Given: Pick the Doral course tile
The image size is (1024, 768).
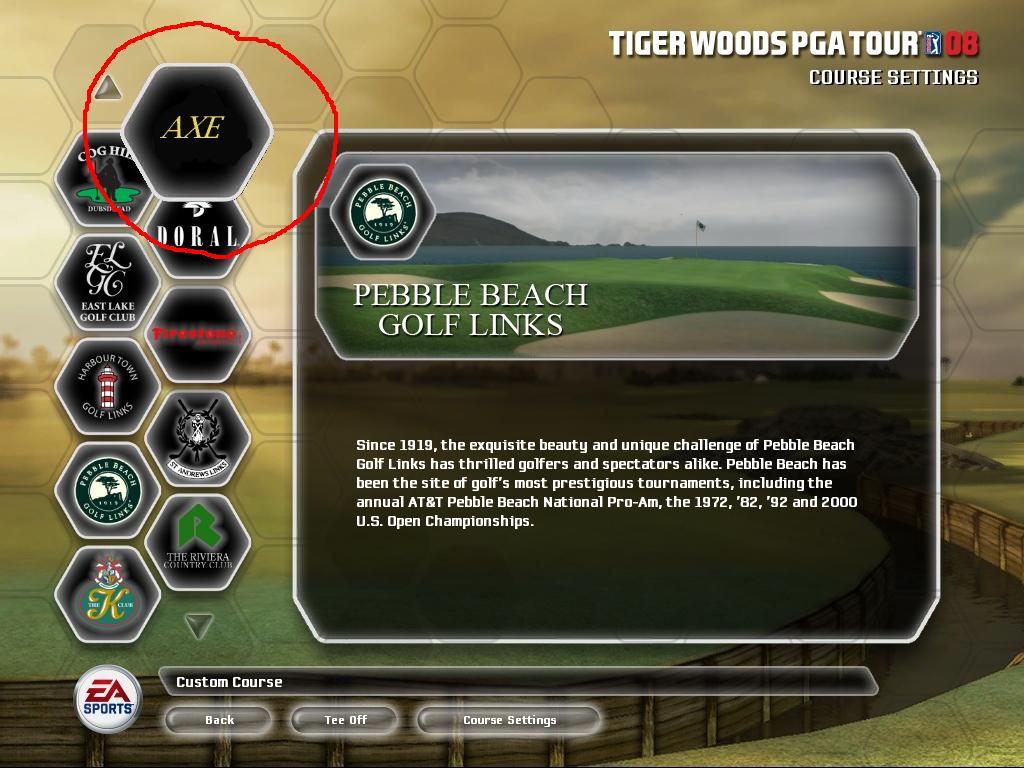Looking at the screenshot, I should [x=198, y=233].
